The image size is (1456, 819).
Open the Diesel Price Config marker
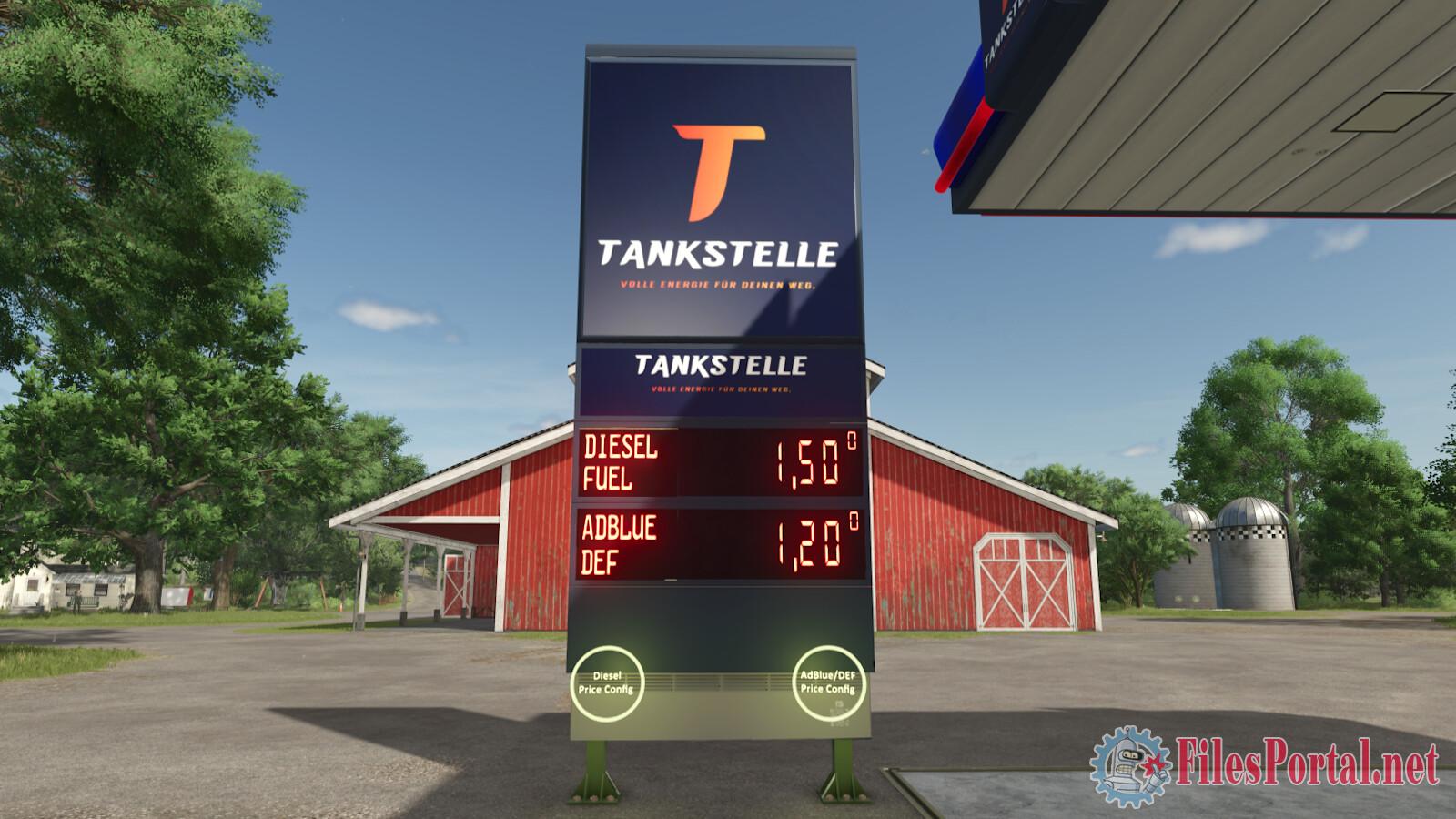click(606, 682)
